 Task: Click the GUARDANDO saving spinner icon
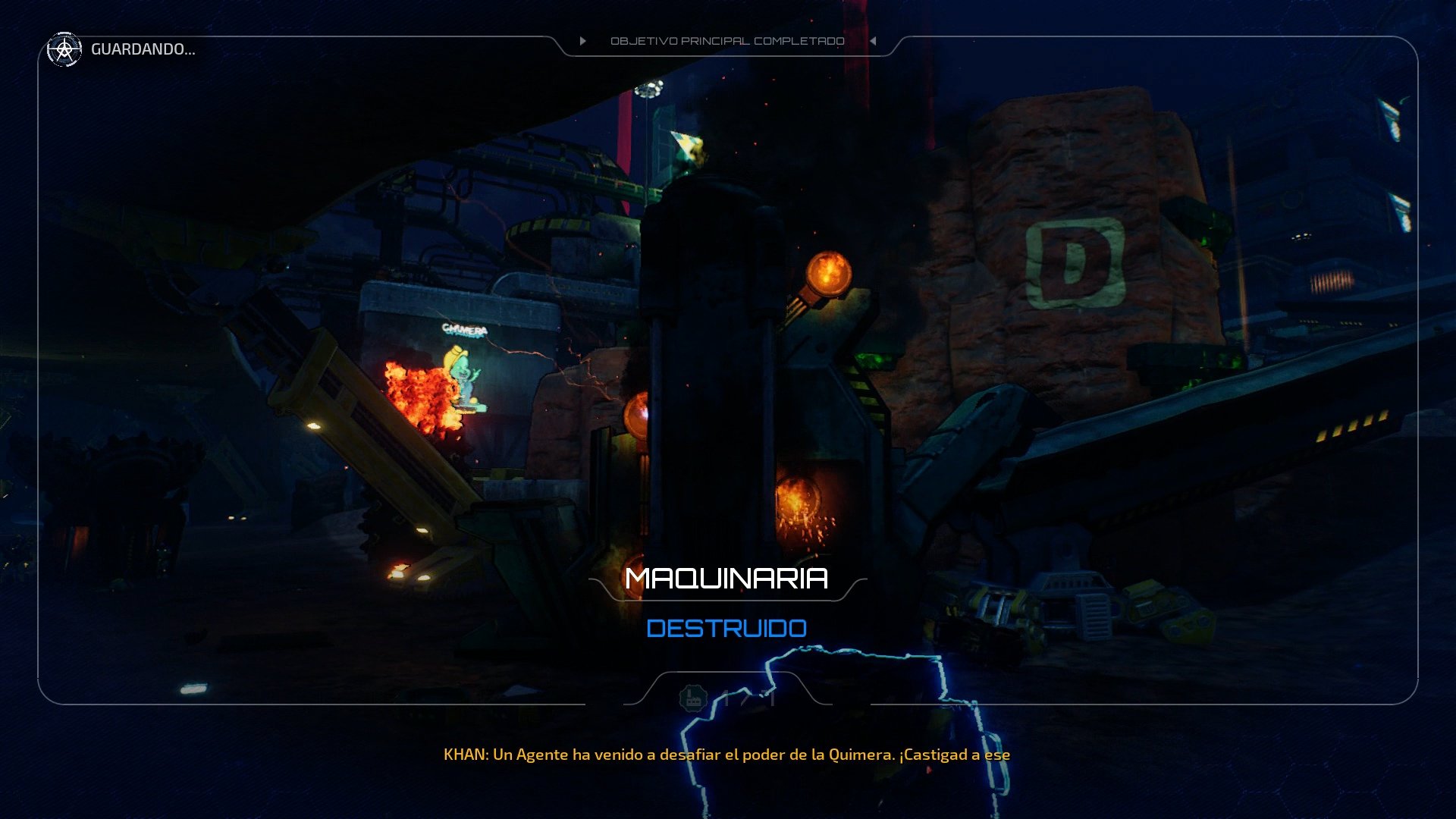coord(64,51)
